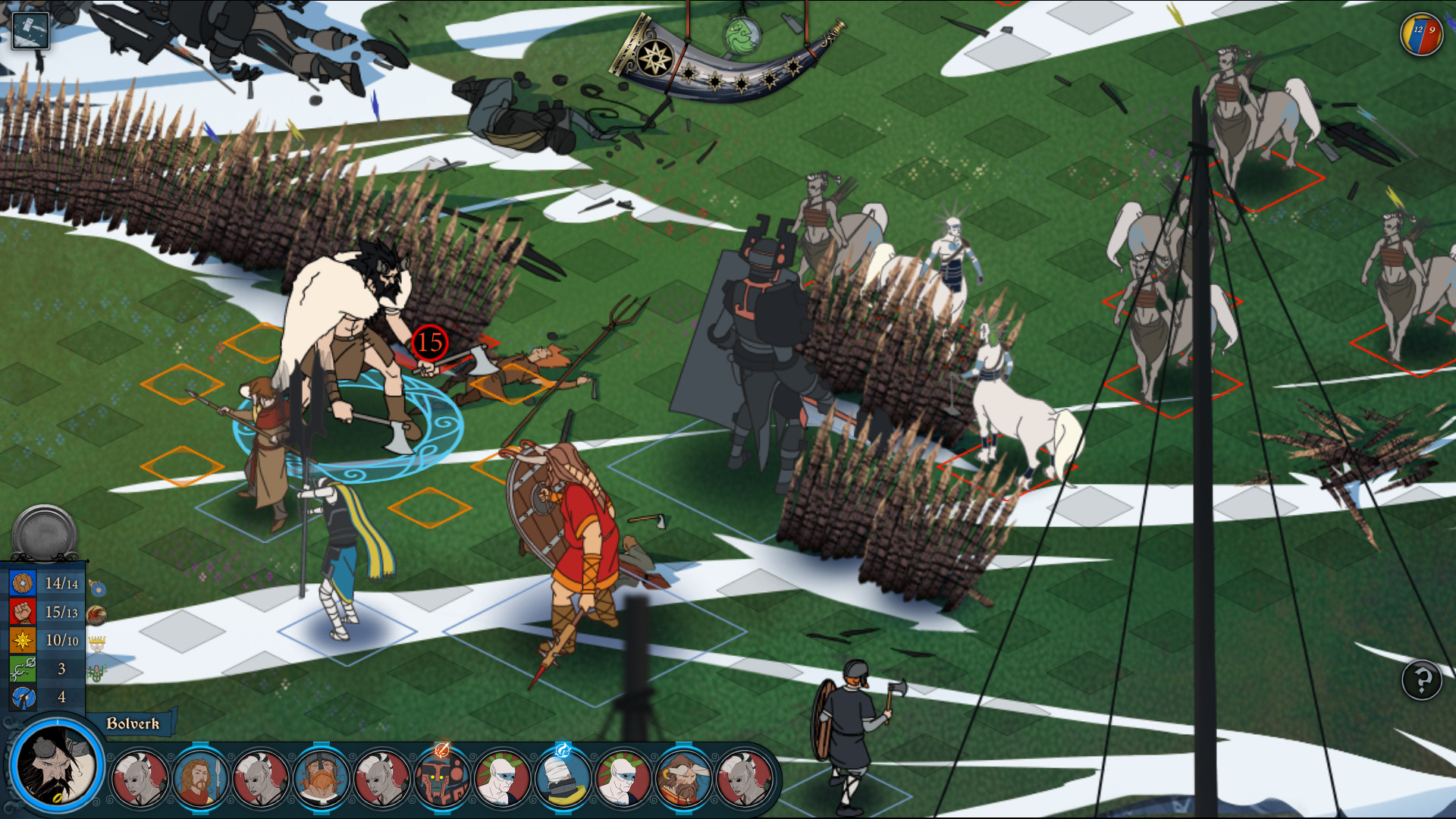The image size is (1456, 819).
Task: Select the golden willpower sun icon
Action: 23,639
